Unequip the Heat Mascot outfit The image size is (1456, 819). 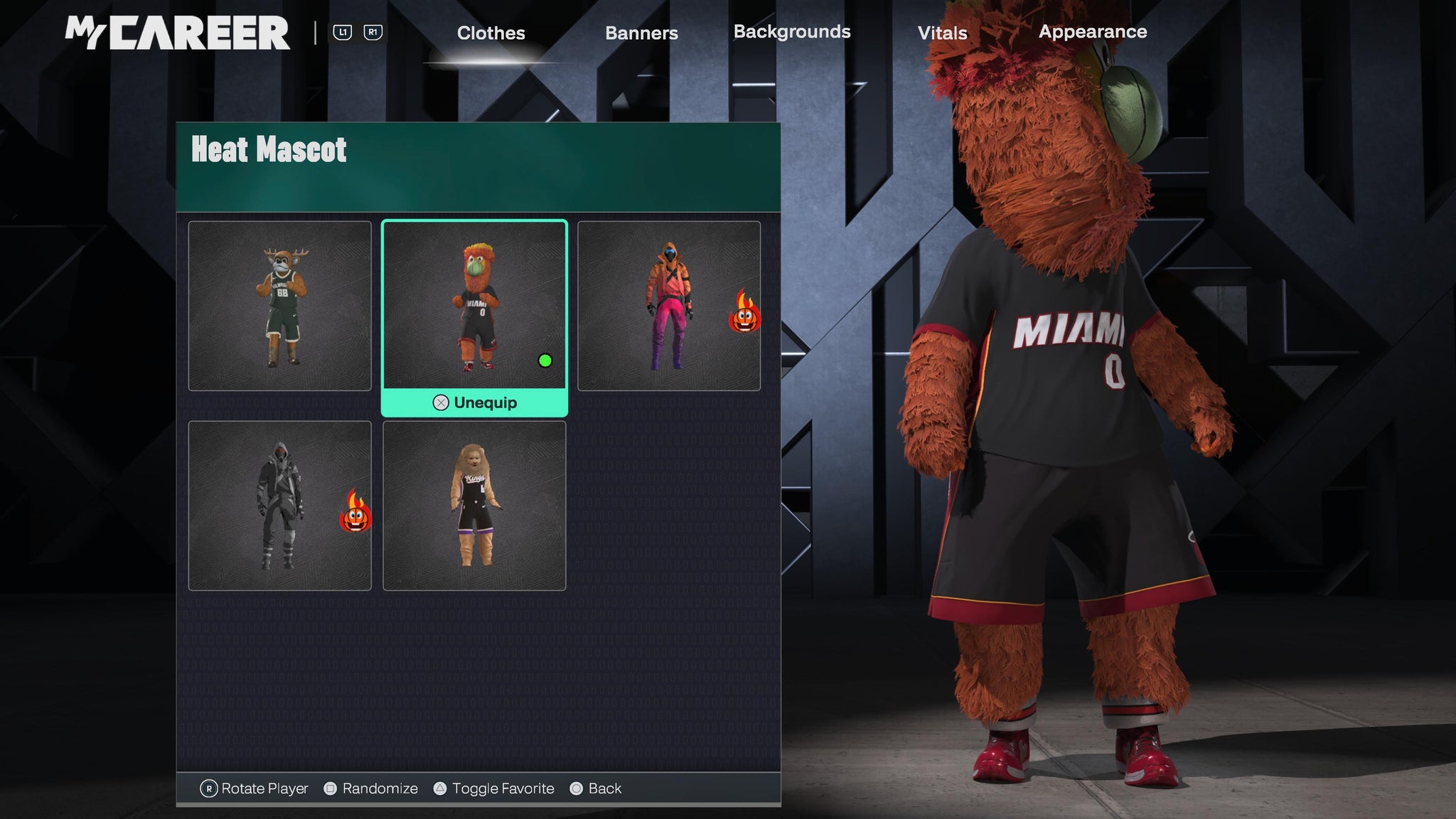tap(475, 403)
